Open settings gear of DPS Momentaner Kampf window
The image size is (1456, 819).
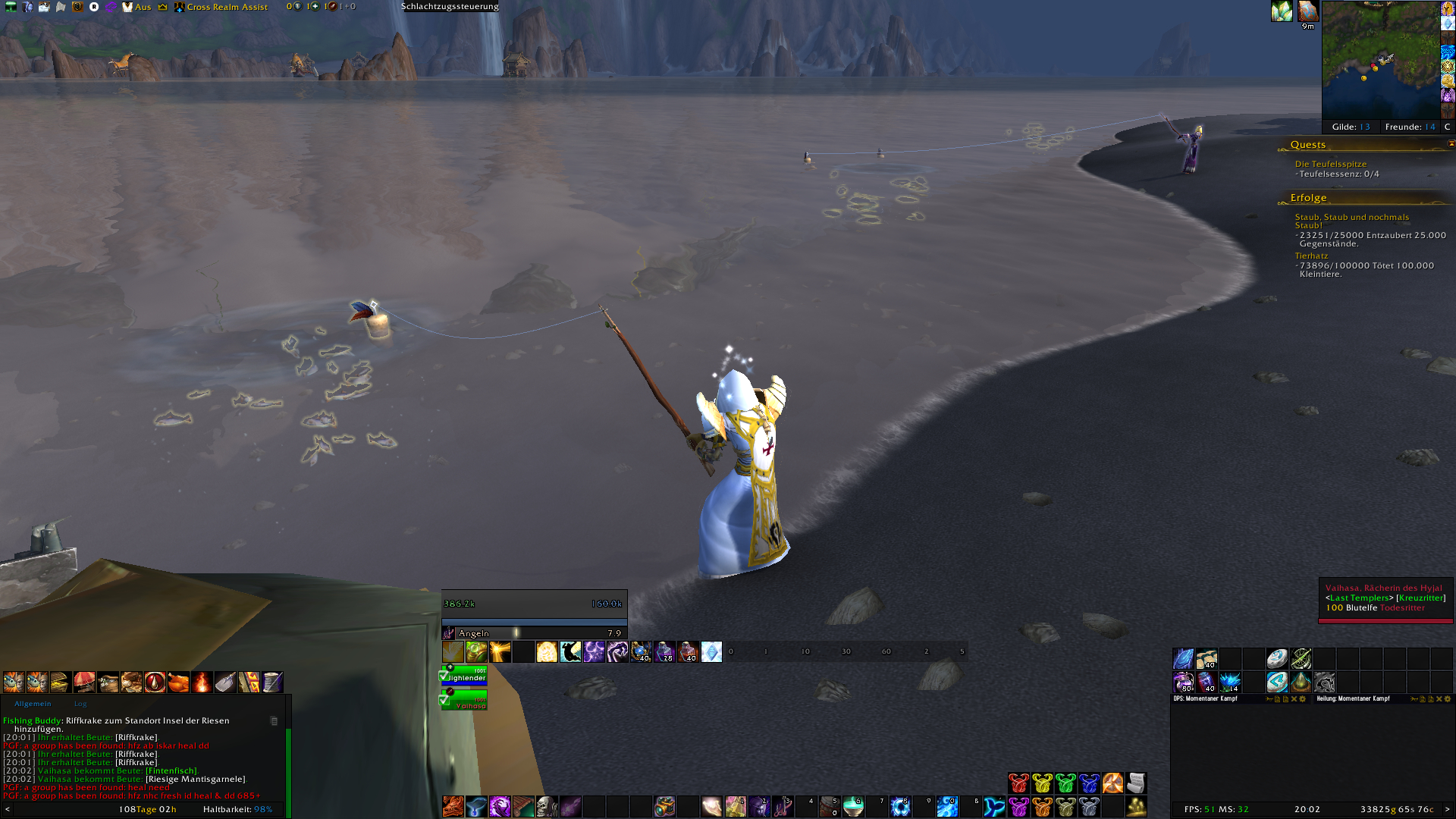click(x=1303, y=699)
